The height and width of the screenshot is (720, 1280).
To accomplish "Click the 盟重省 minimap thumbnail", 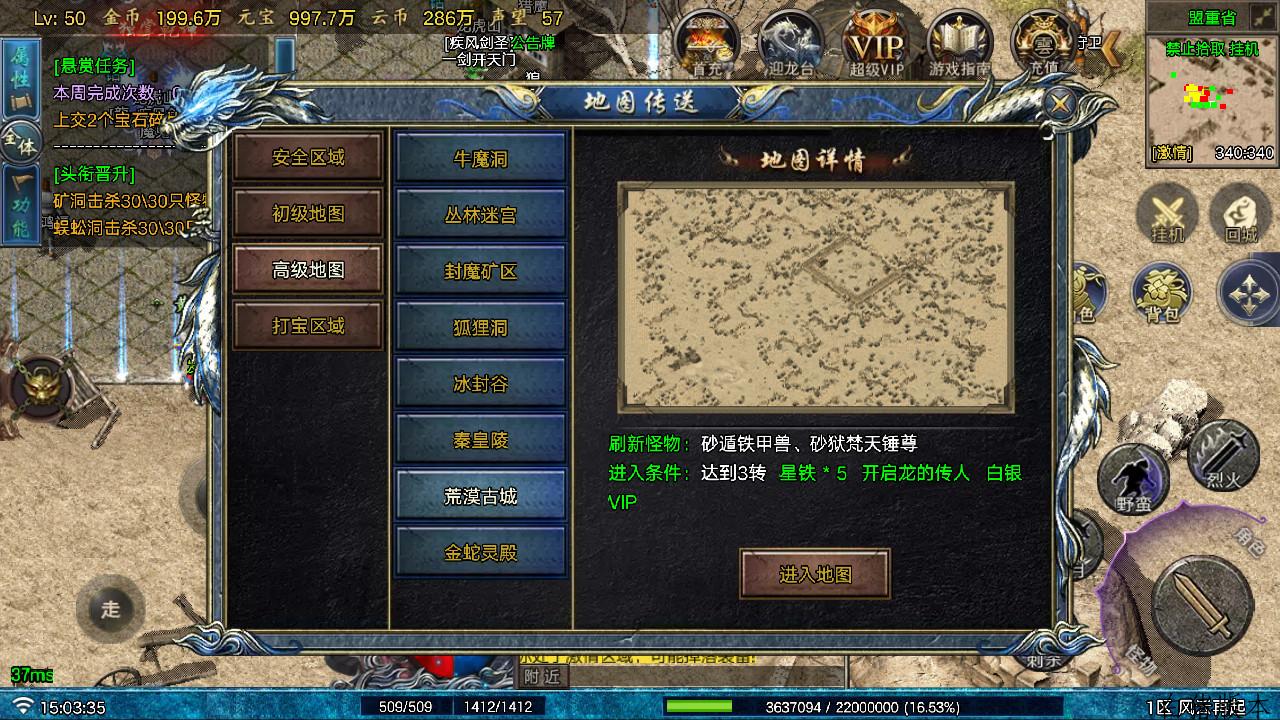I will [x=1210, y=105].
